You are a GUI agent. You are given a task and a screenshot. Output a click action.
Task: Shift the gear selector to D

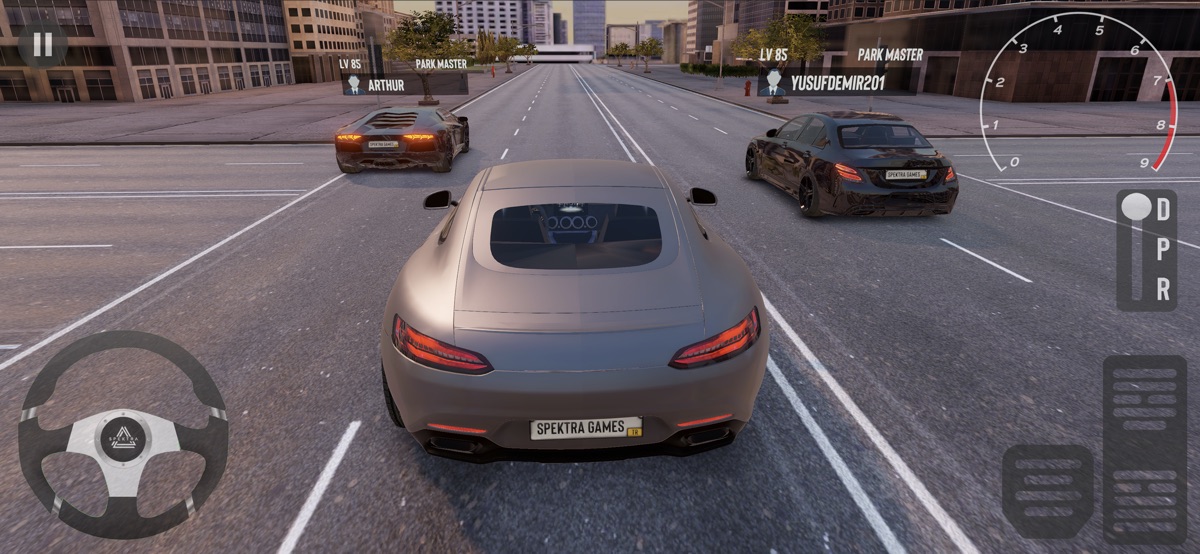(x=1163, y=210)
